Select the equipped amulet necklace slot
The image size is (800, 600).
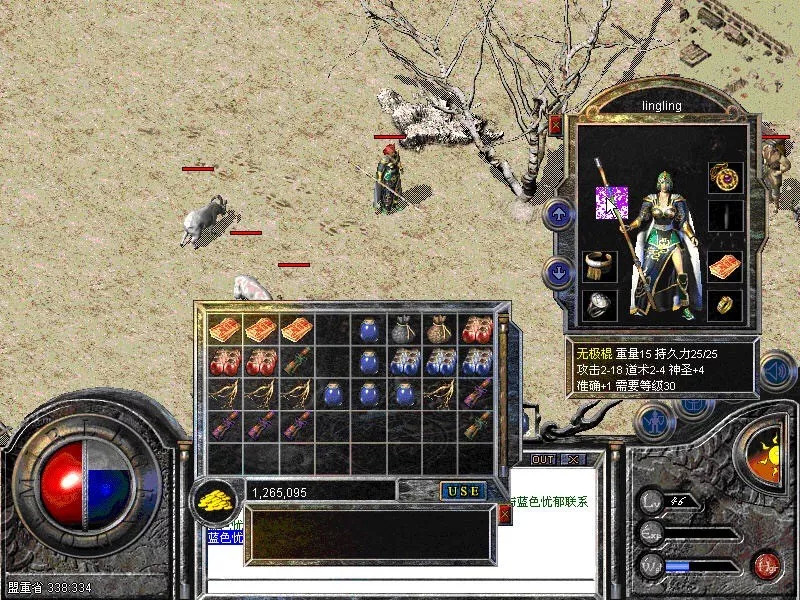point(725,177)
